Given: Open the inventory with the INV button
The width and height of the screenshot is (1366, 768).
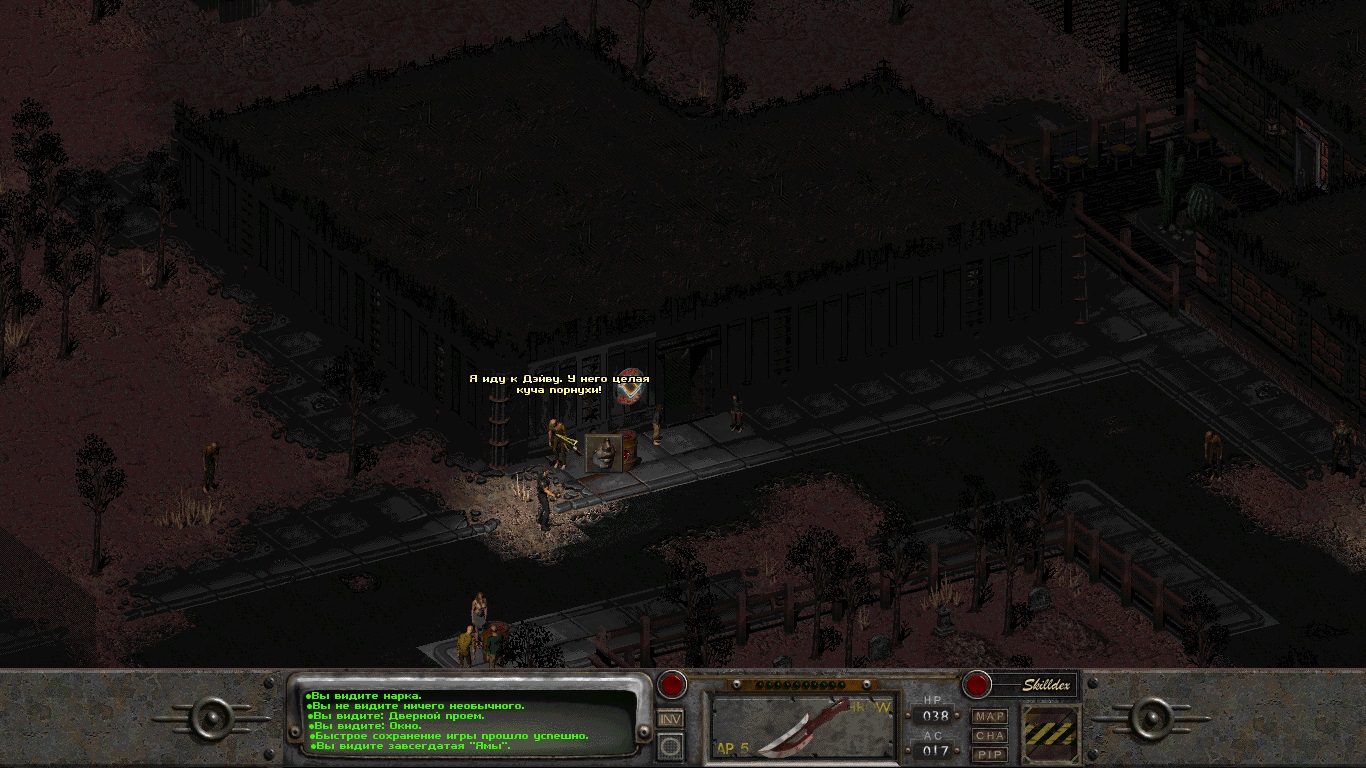Looking at the screenshot, I should [x=670, y=719].
